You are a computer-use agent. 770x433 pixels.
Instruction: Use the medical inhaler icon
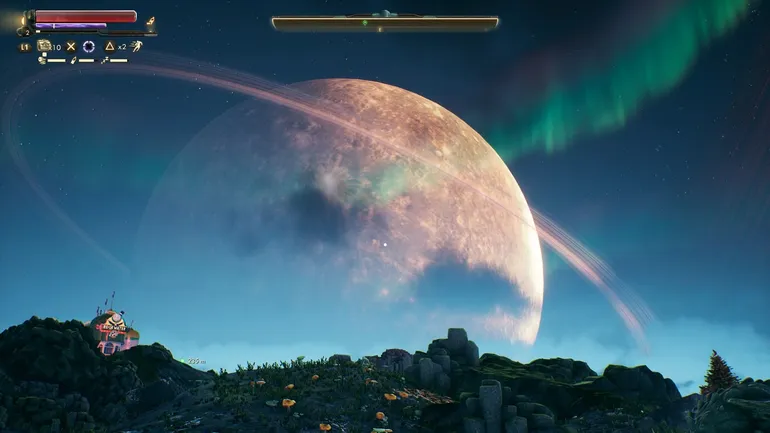click(x=45, y=46)
